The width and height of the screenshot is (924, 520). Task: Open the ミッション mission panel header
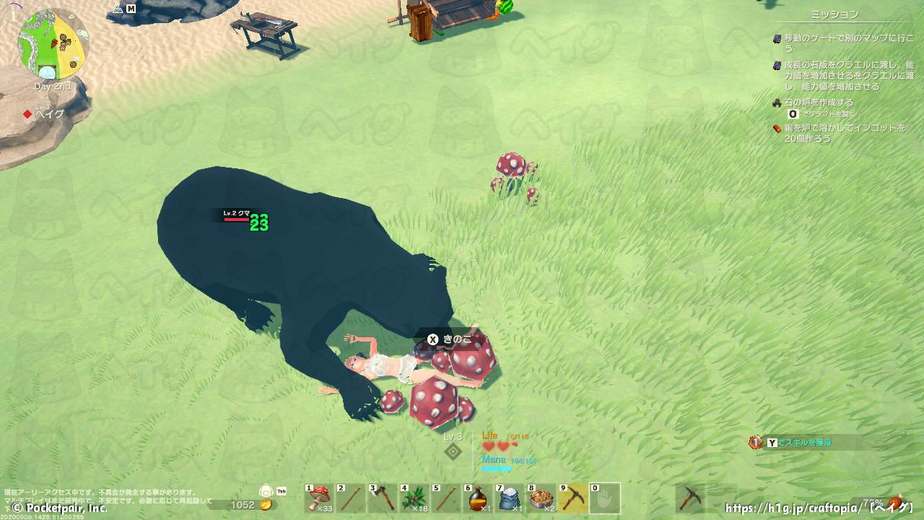tap(833, 15)
